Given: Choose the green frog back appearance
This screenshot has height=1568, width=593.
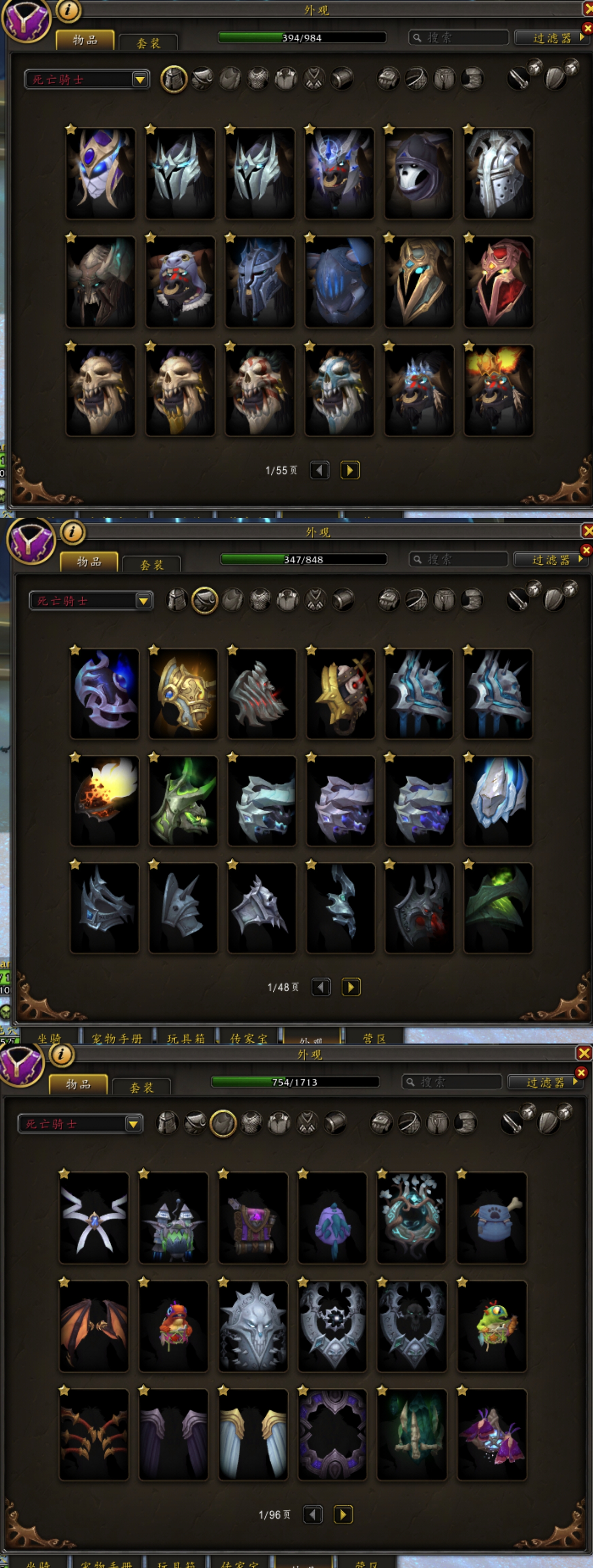Looking at the screenshot, I should [491, 1326].
